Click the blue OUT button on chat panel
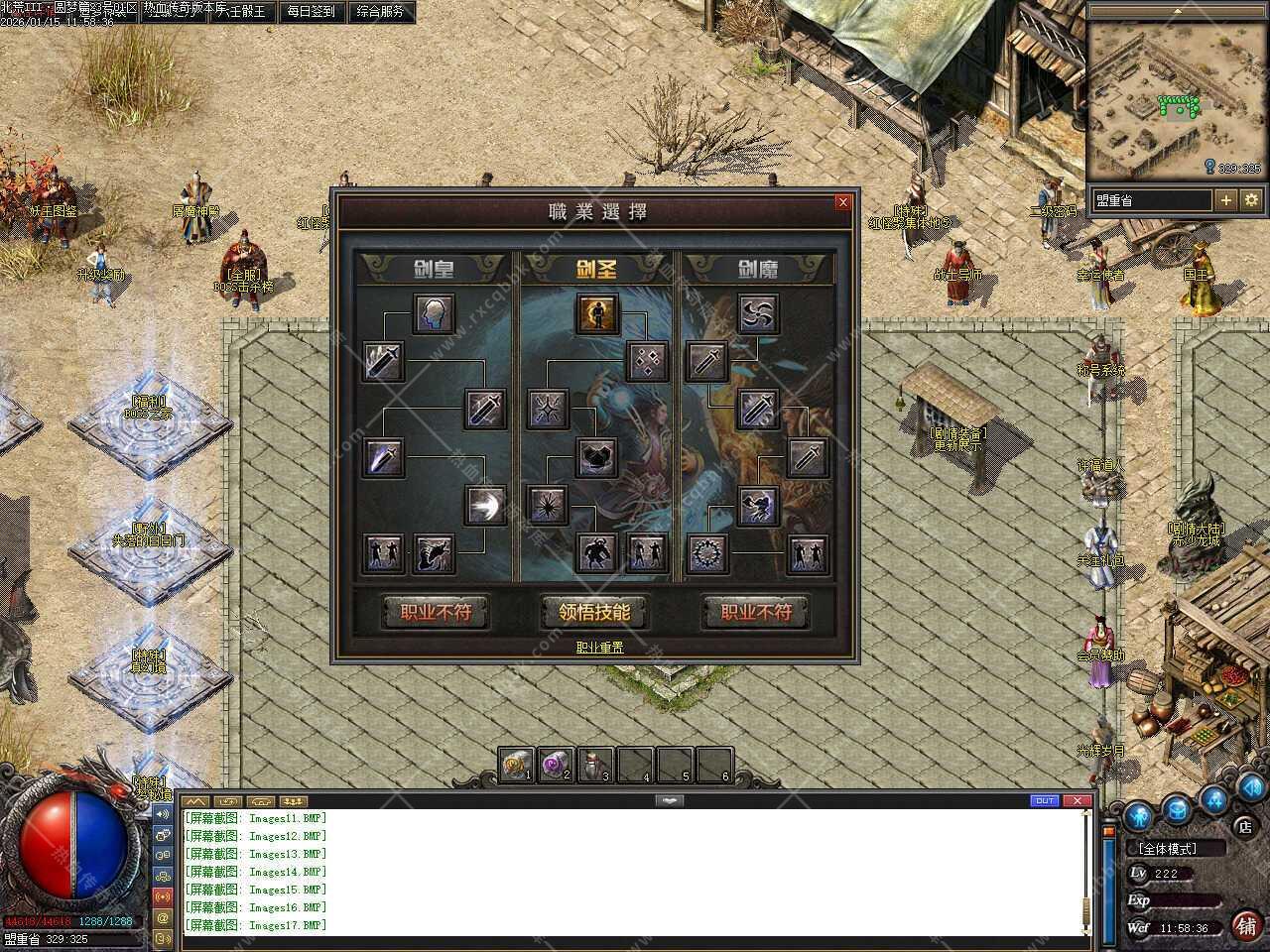 pyautogui.click(x=1045, y=800)
